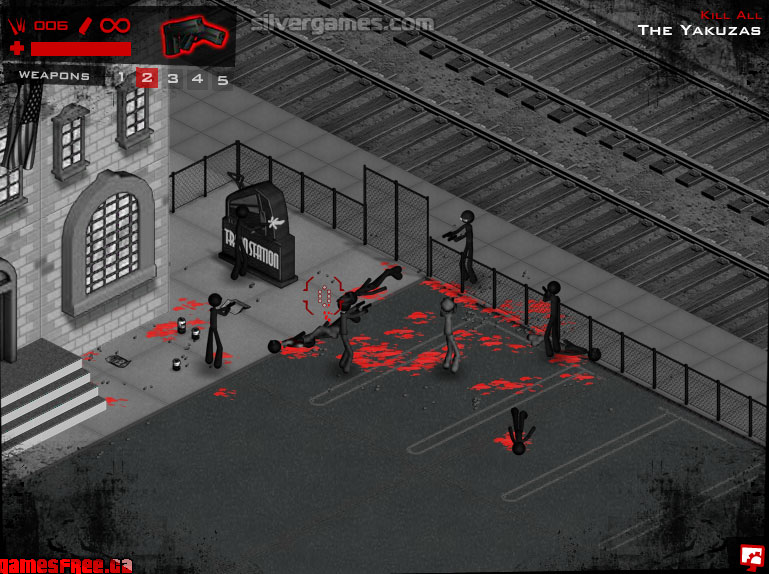Screen dimensions: 769x574
Task: Pick weapon slot 5
Action: 222,78
